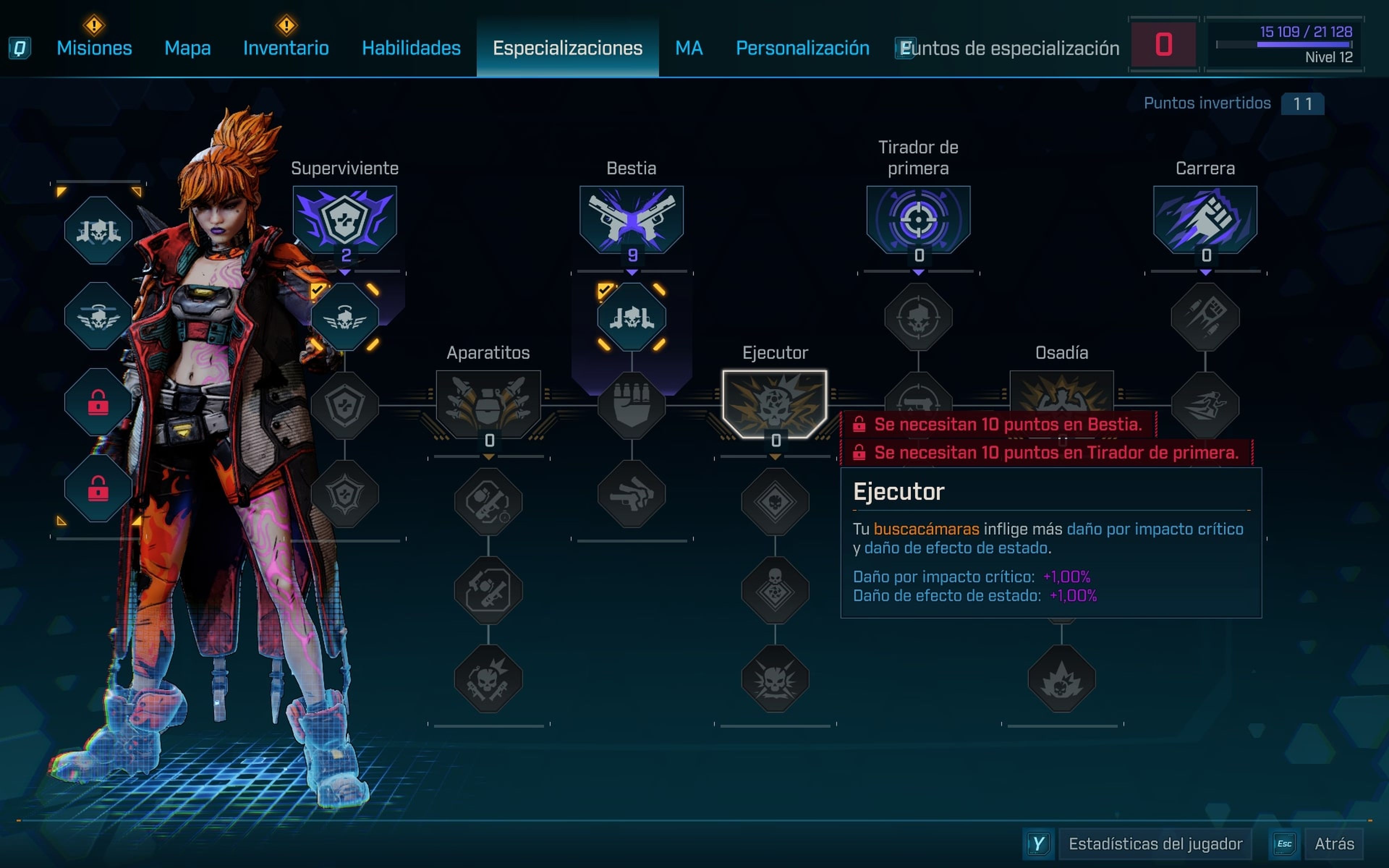
Task: Click the Puntos invertidos counter showing 11
Action: pos(1302,103)
